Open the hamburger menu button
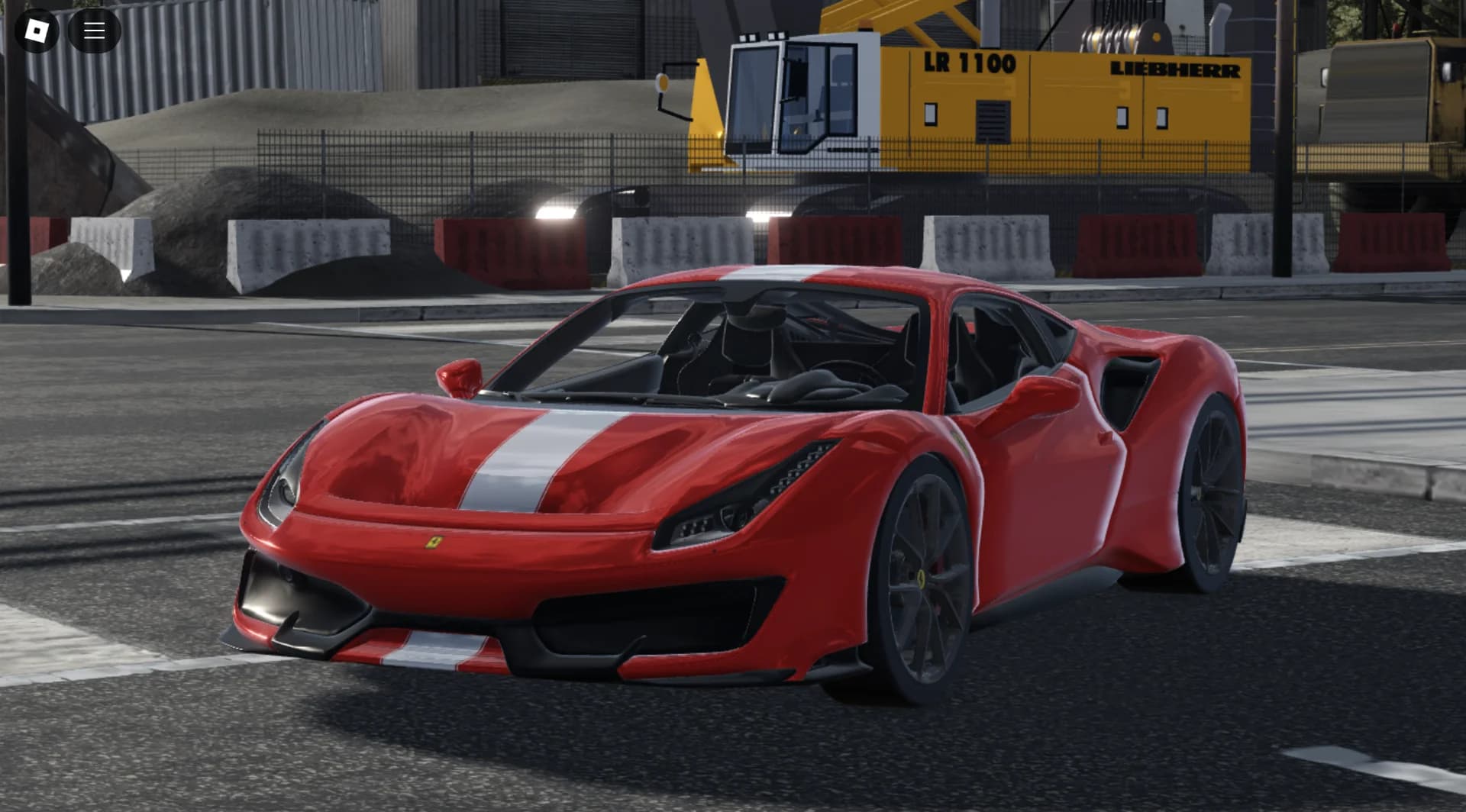The width and height of the screenshot is (1466, 812). click(x=94, y=31)
